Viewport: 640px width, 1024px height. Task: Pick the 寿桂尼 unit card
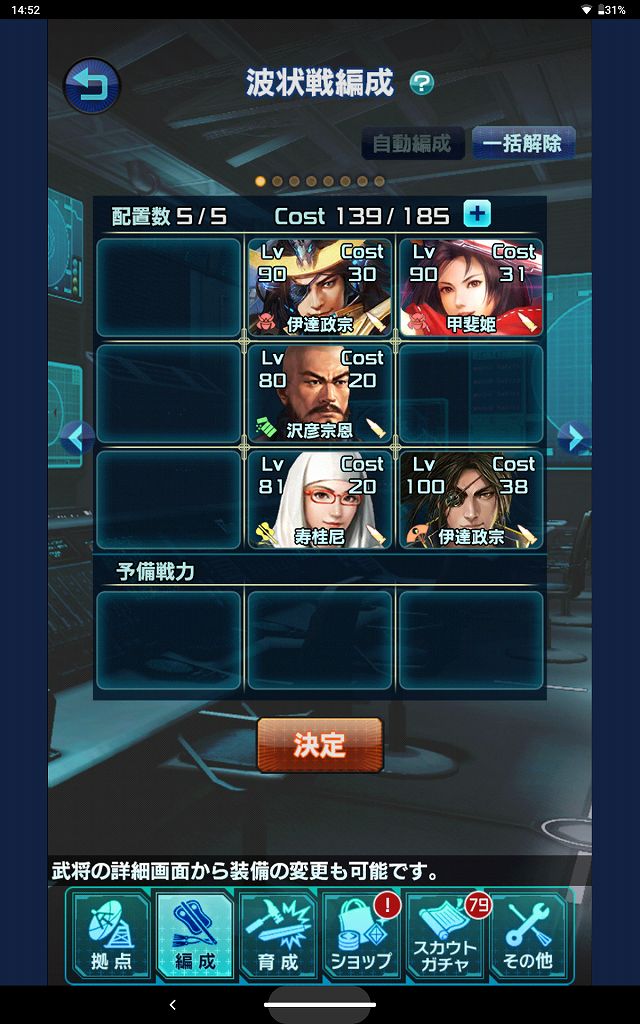click(x=319, y=498)
